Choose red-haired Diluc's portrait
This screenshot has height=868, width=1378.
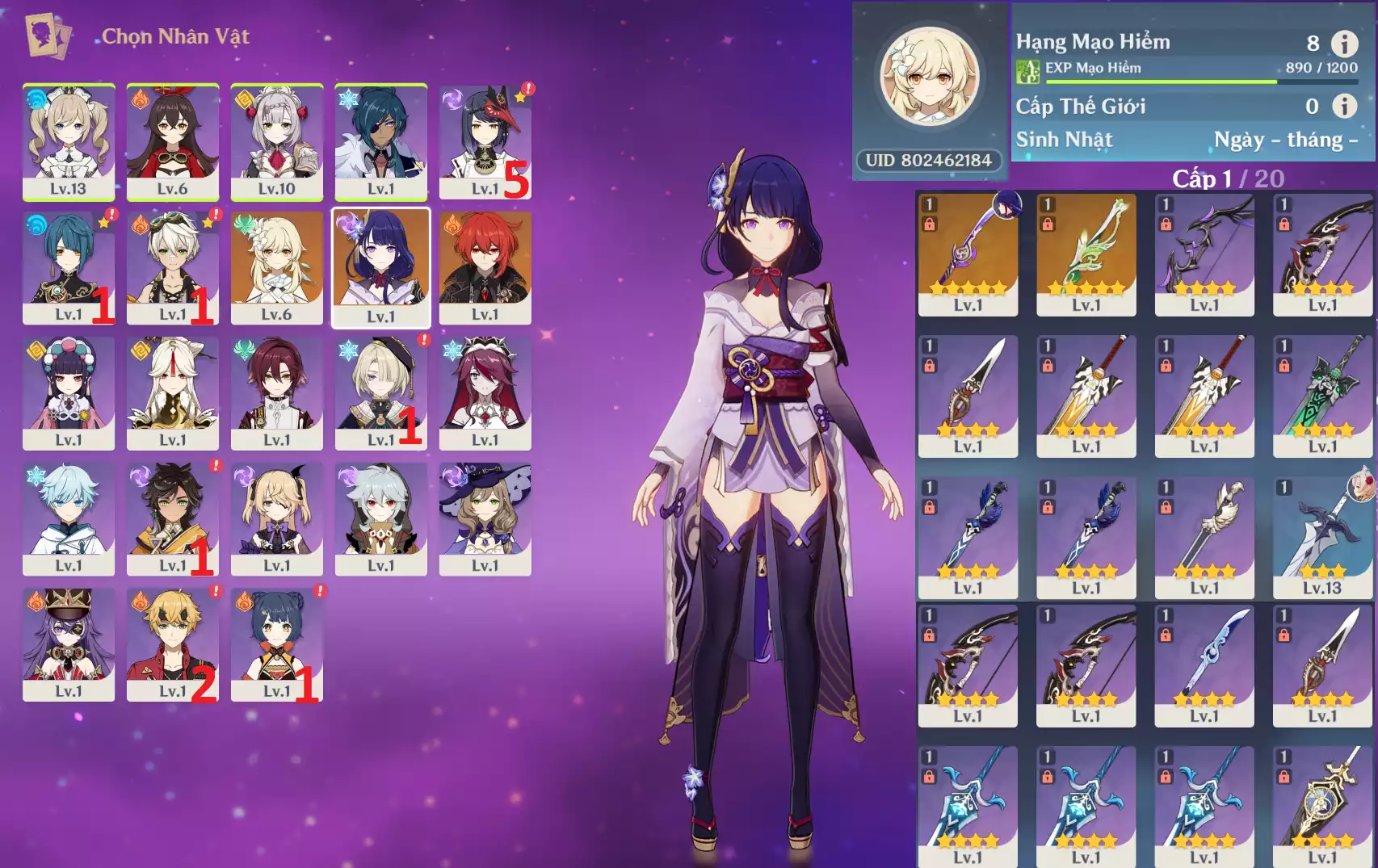tap(485, 267)
